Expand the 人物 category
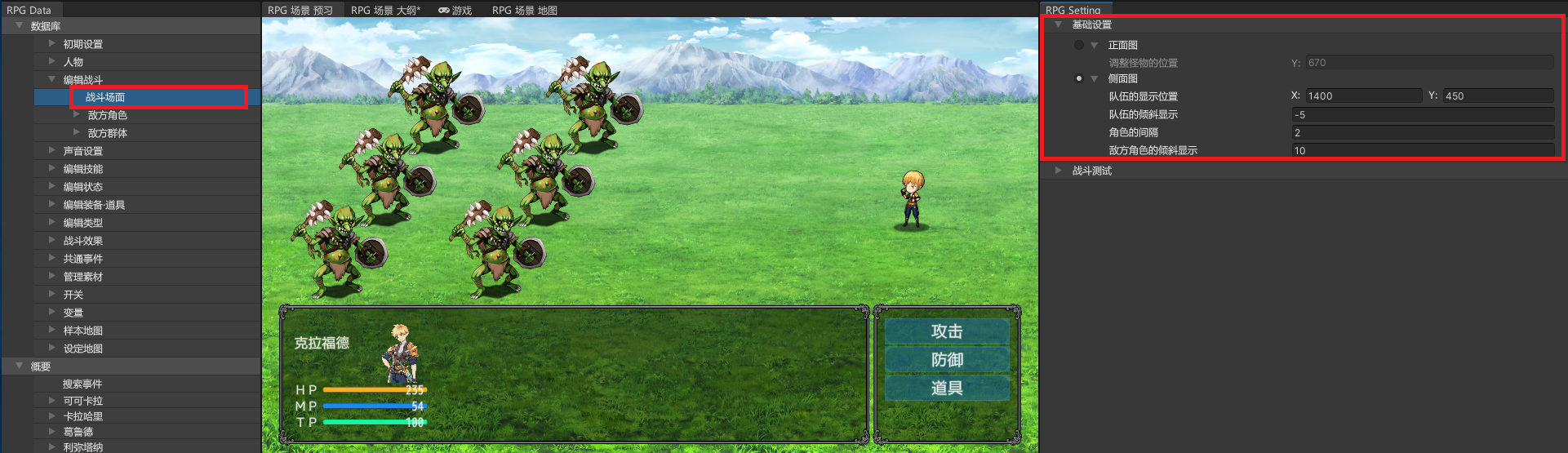The image size is (1568, 453). click(73, 62)
